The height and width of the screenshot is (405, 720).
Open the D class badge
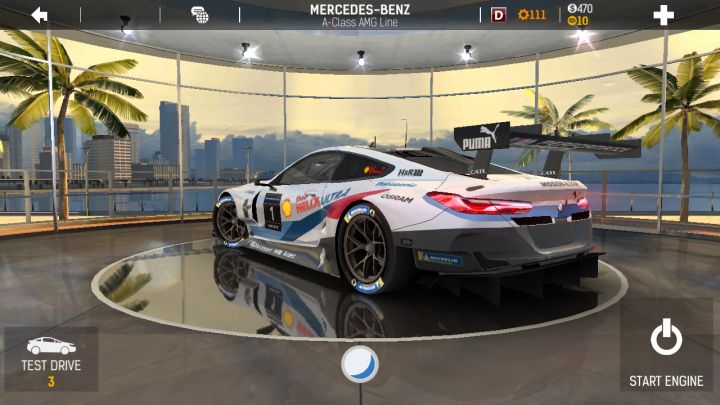[x=498, y=15]
